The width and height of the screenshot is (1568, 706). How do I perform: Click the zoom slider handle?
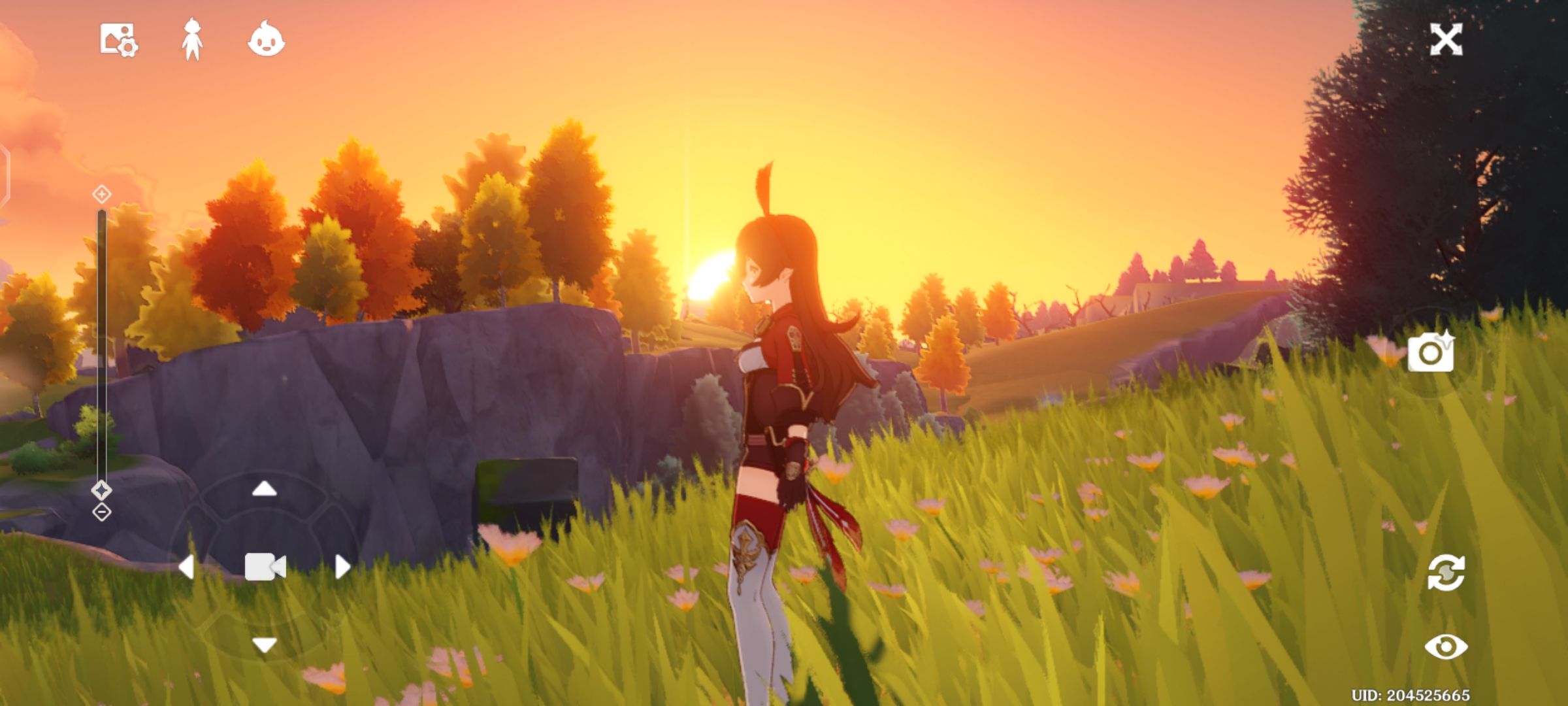coord(101,490)
